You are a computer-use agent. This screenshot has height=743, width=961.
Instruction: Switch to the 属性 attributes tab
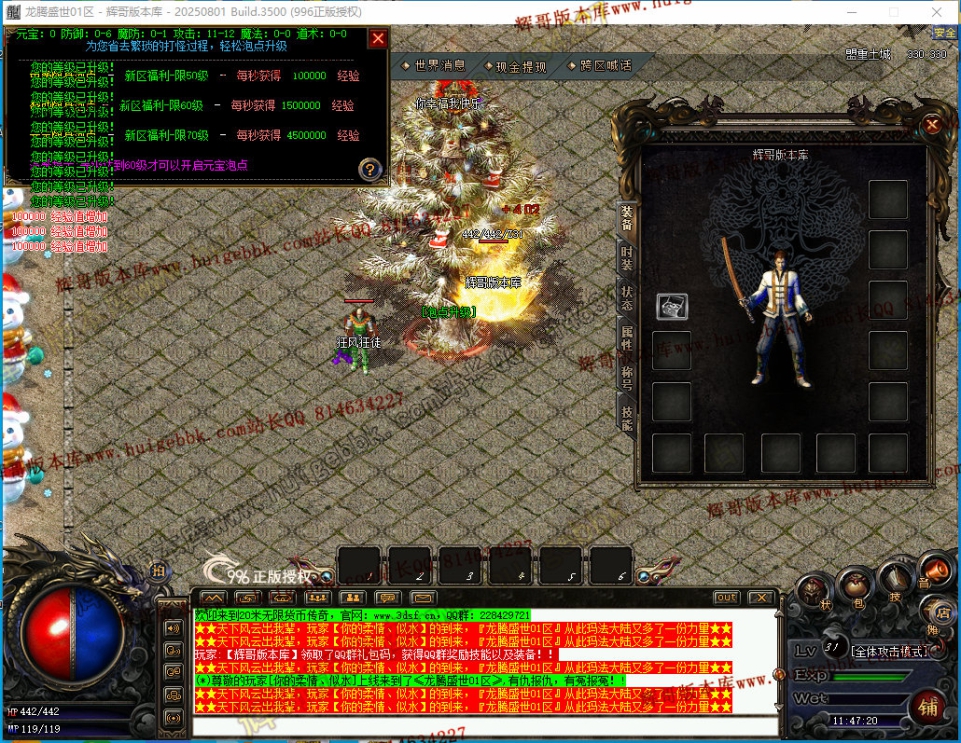[x=627, y=336]
